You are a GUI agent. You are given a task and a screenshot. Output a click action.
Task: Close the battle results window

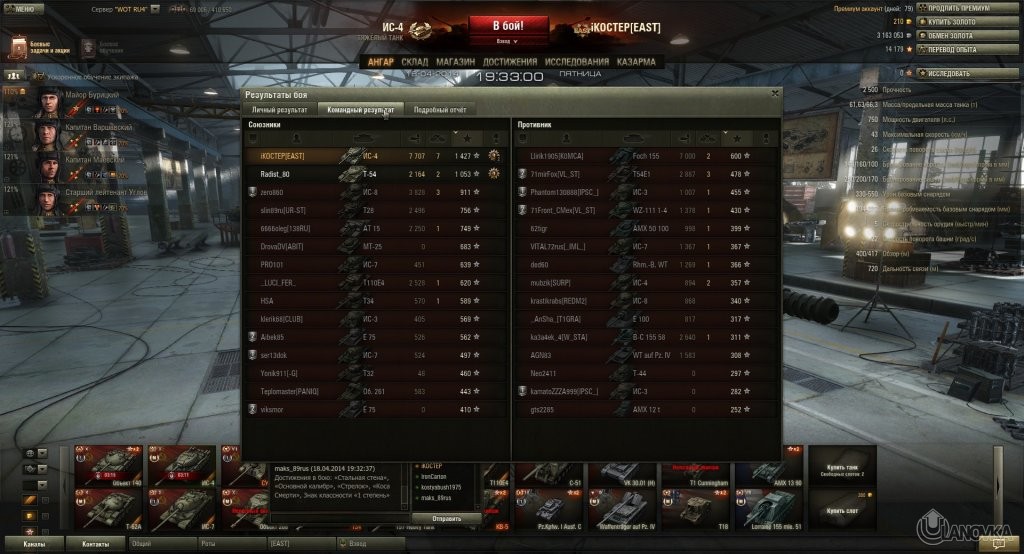tap(774, 93)
